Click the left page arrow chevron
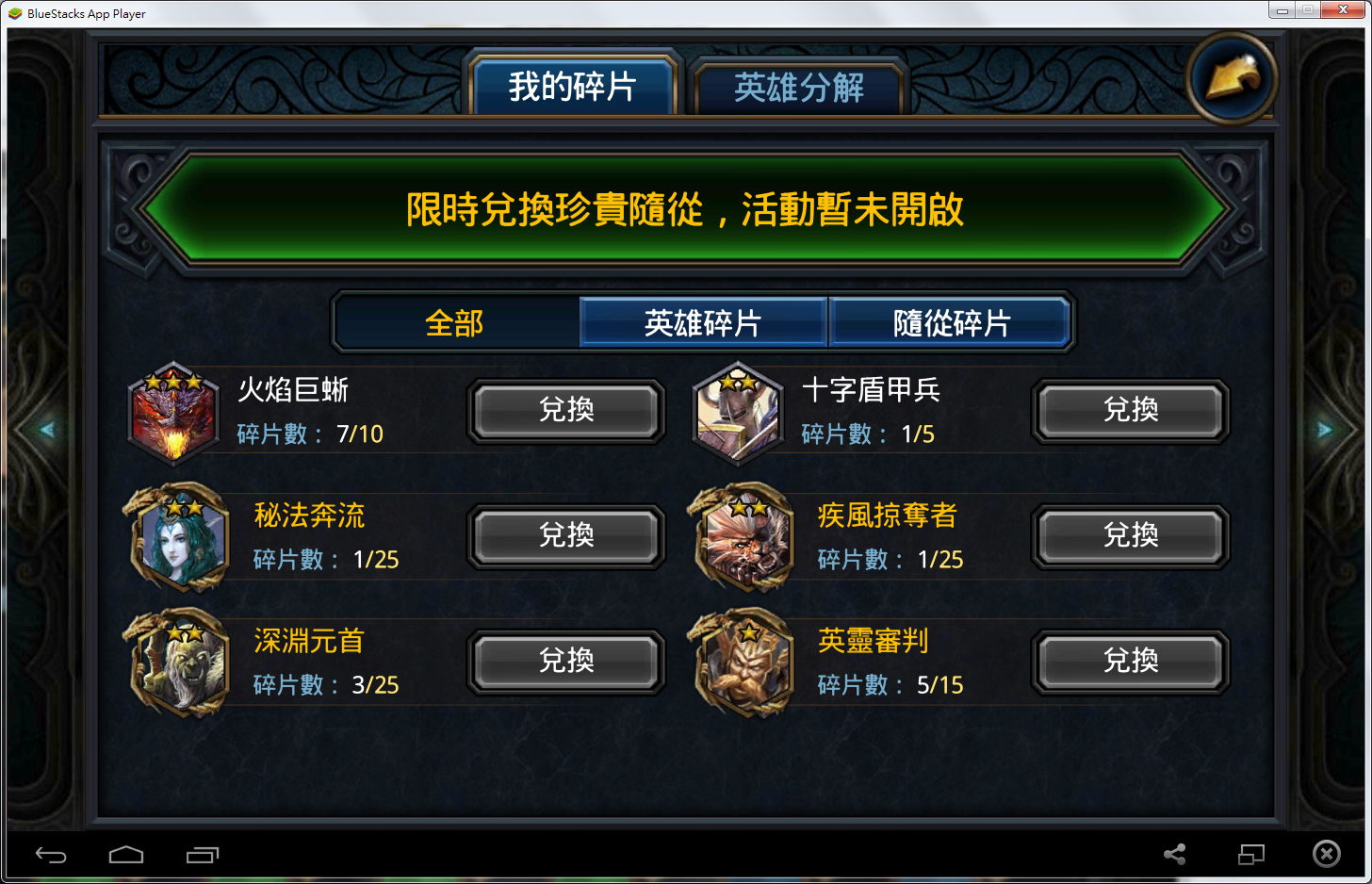The width and height of the screenshot is (1372, 884). click(x=45, y=429)
